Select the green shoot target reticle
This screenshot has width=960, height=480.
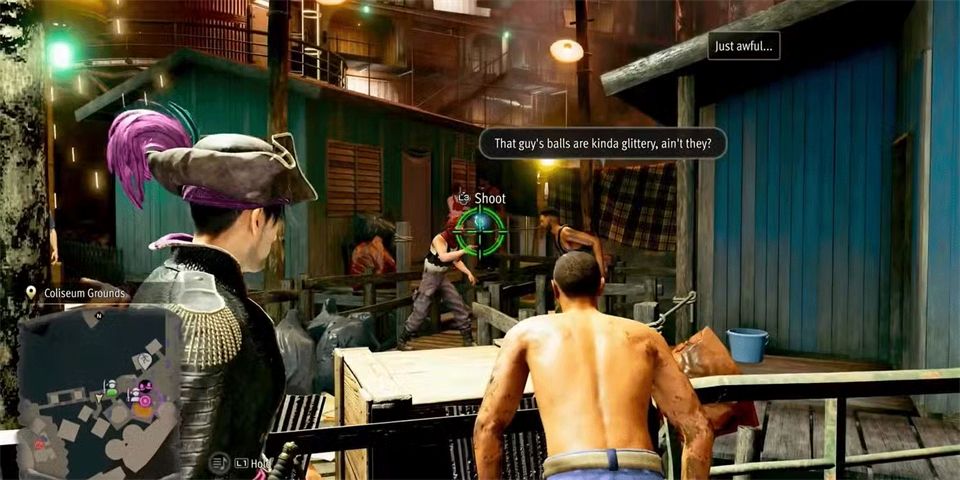pos(480,228)
